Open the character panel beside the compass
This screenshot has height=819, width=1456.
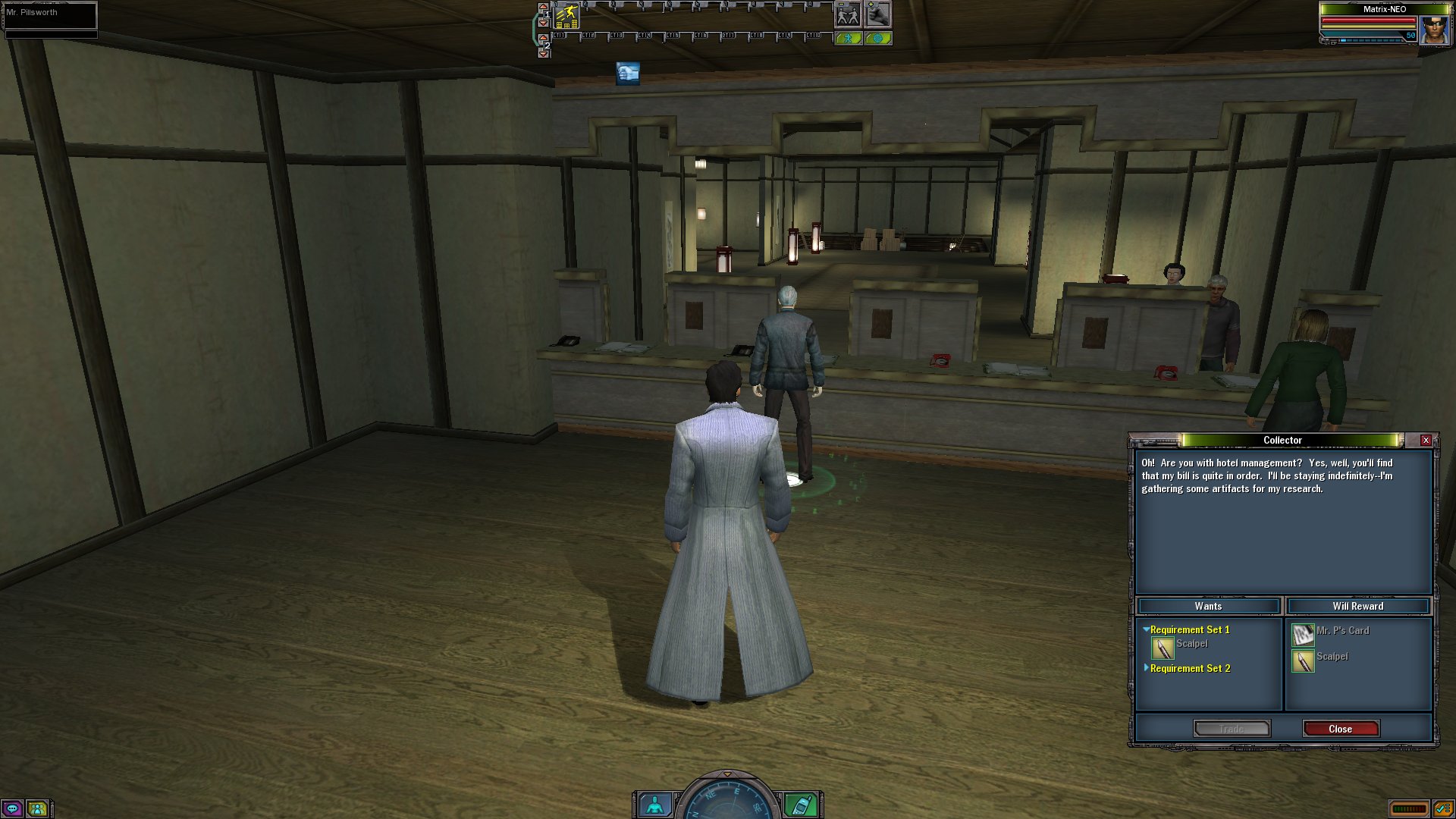(654, 804)
